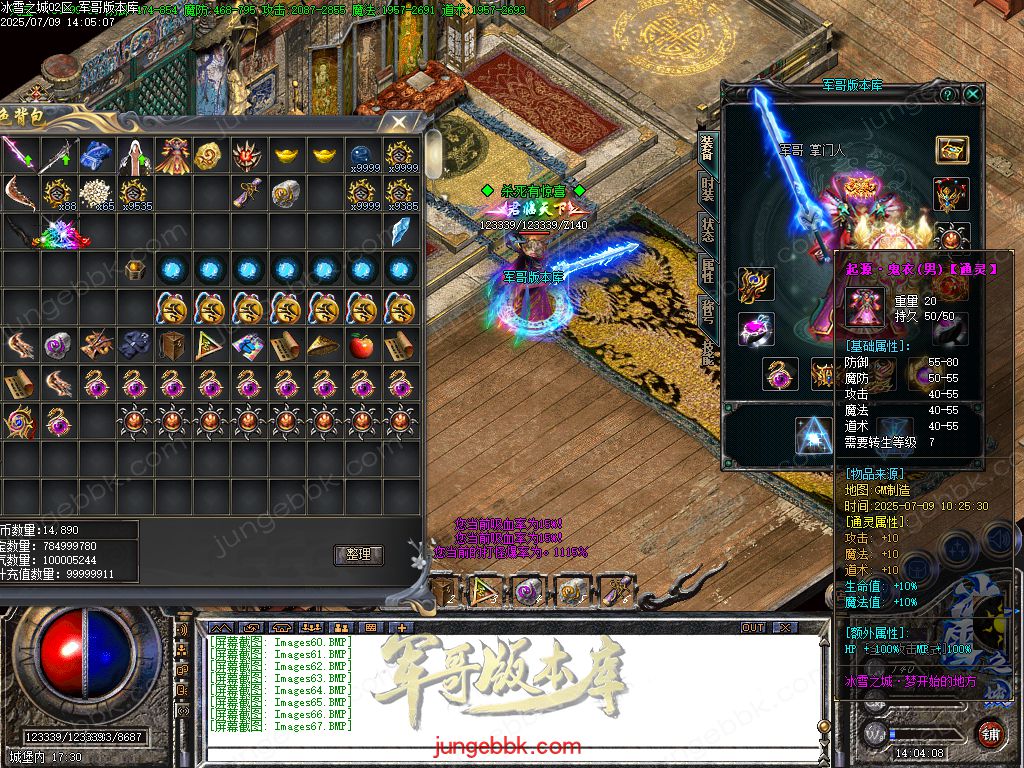Close the character equipment panel

(x=972, y=94)
